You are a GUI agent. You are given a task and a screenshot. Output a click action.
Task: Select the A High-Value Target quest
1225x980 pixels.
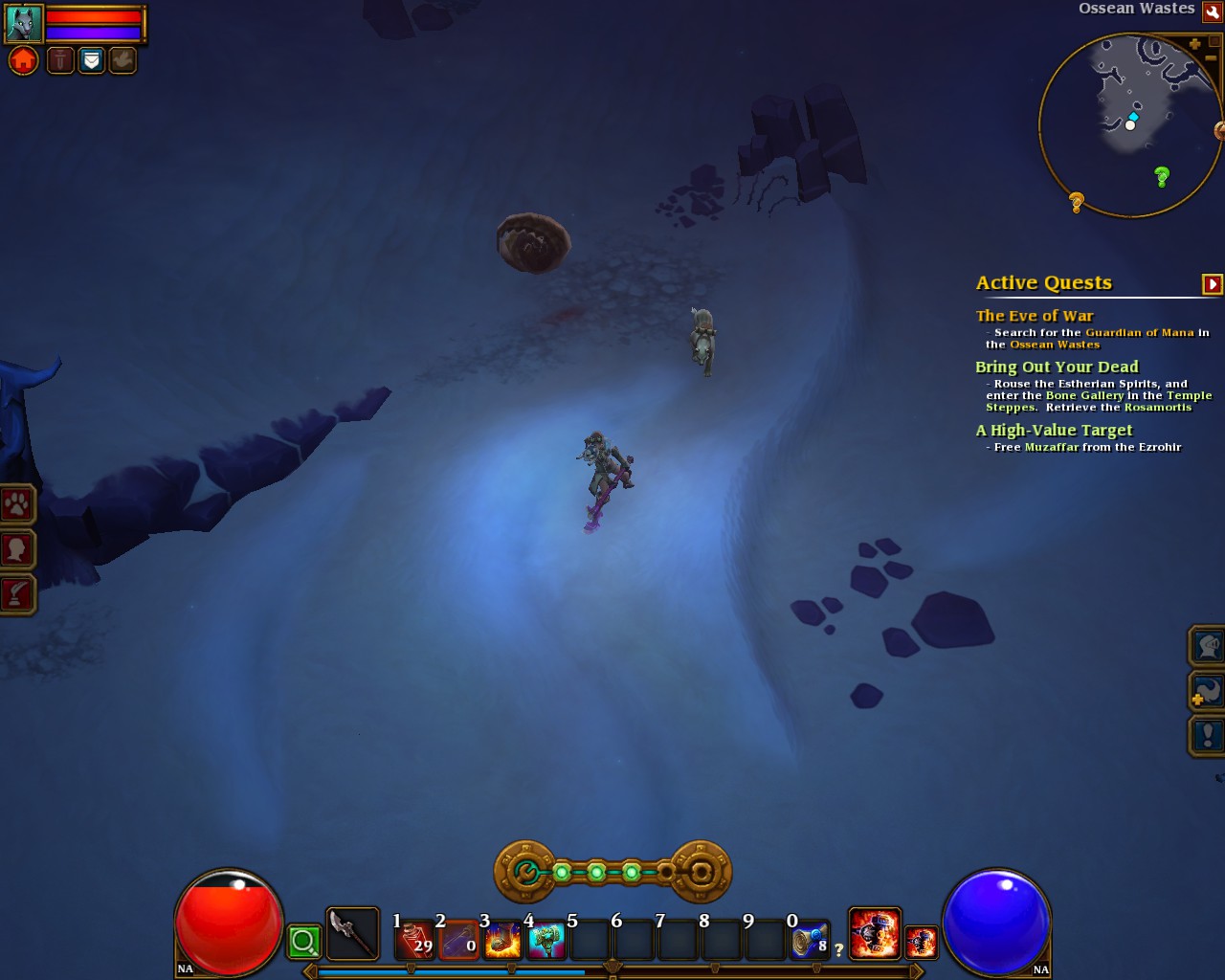click(x=1054, y=431)
